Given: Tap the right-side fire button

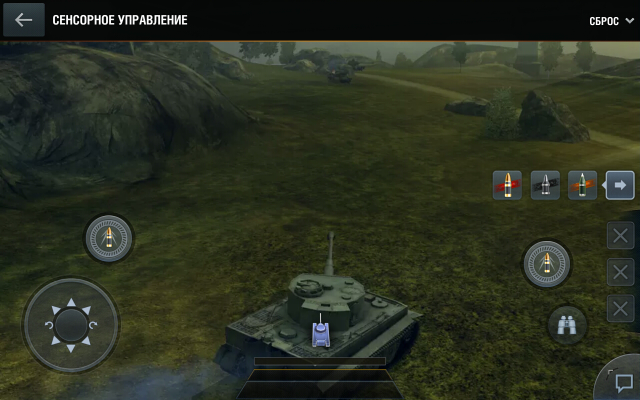Looking at the screenshot, I should click(x=546, y=264).
